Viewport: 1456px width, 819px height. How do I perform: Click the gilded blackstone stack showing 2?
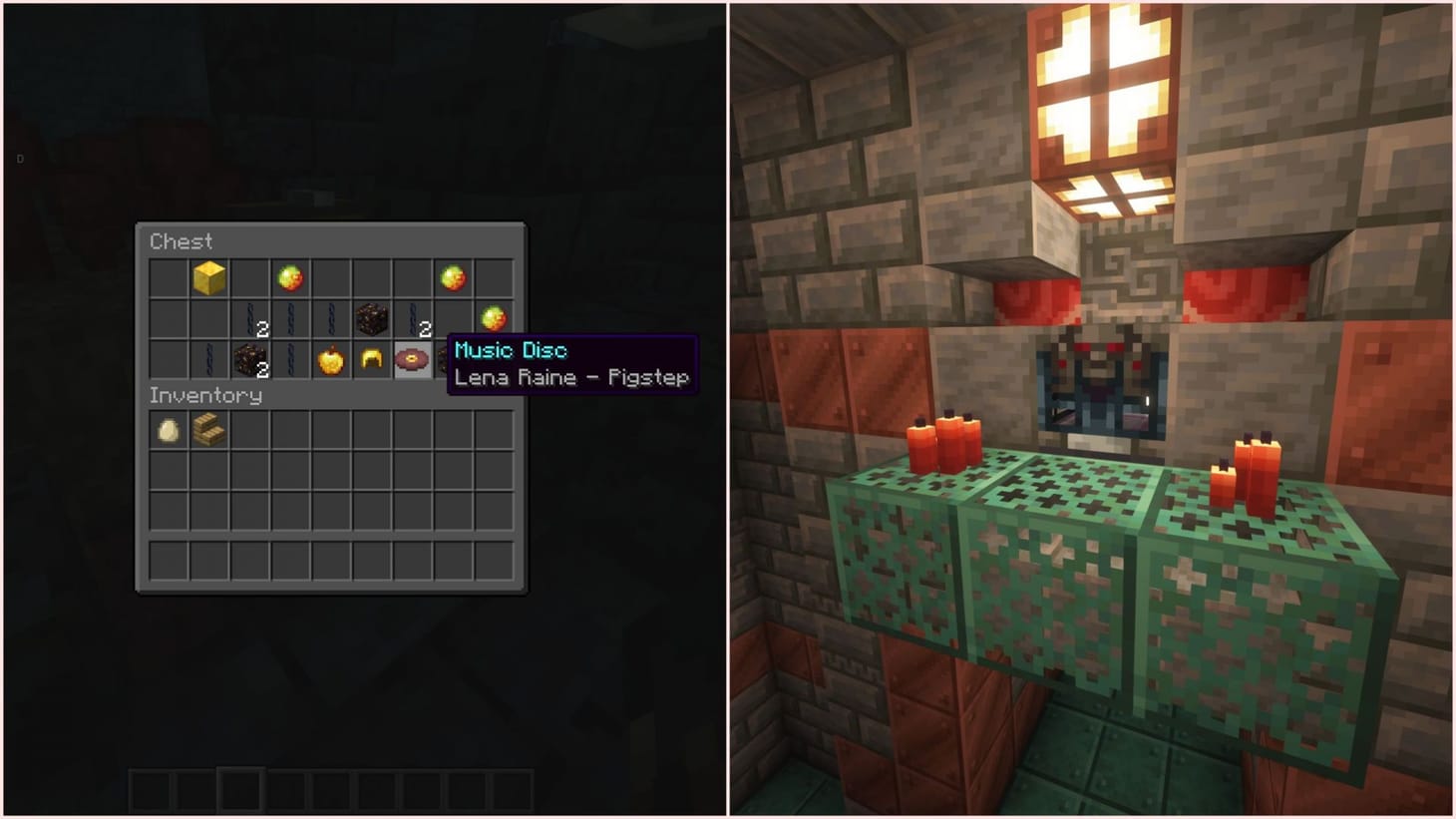(x=249, y=360)
